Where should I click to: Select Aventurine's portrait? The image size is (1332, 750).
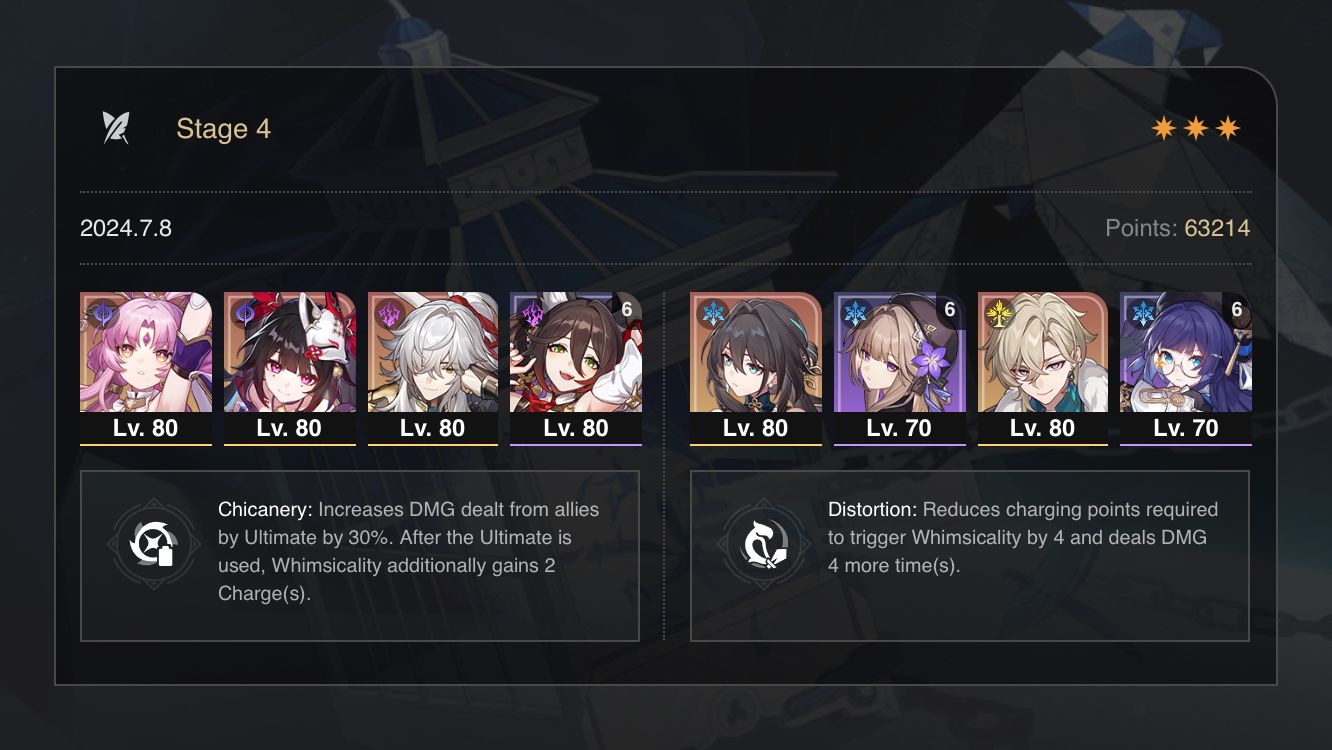pyautogui.click(x=1043, y=355)
